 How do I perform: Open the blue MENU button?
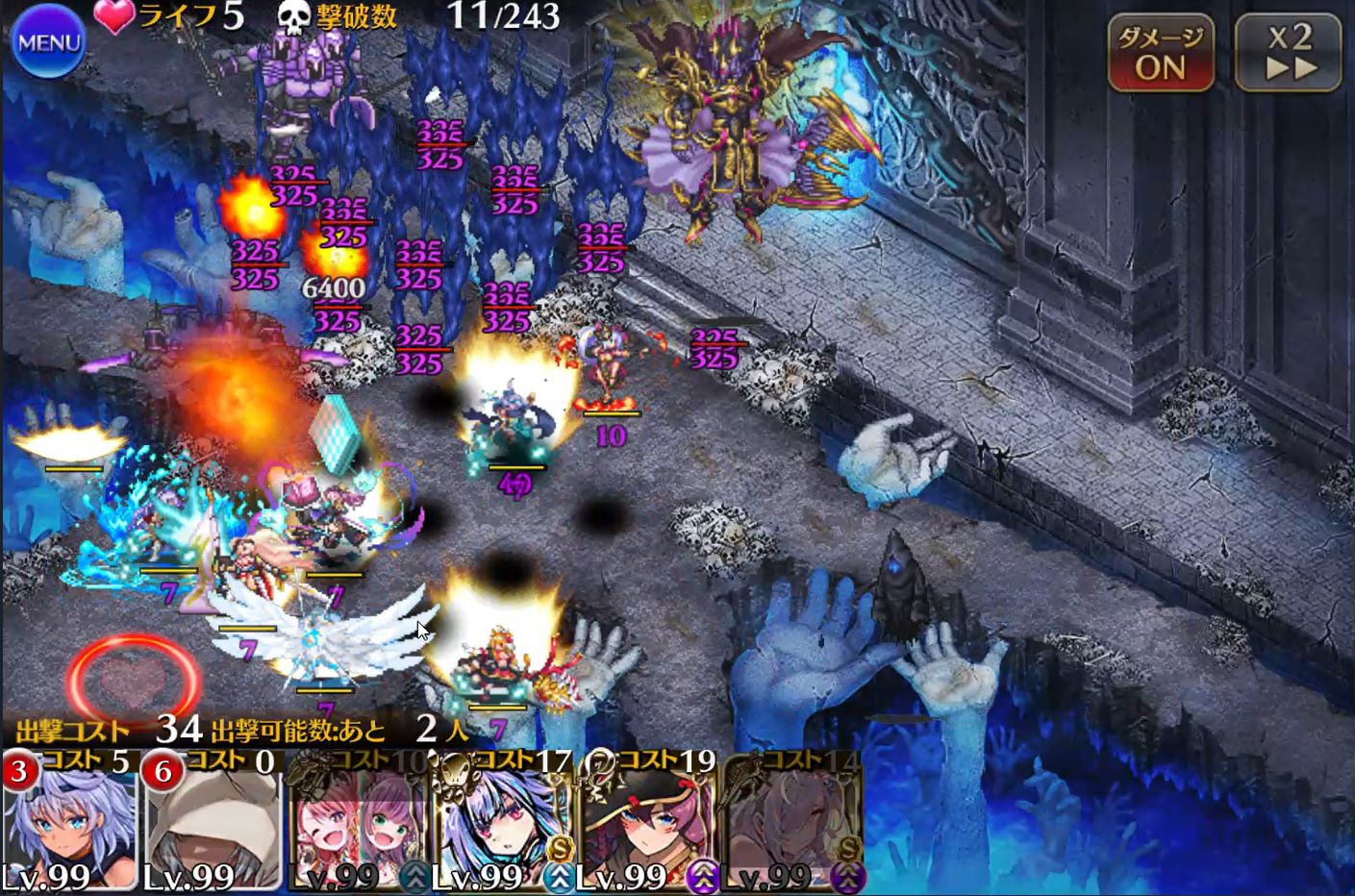tap(49, 42)
